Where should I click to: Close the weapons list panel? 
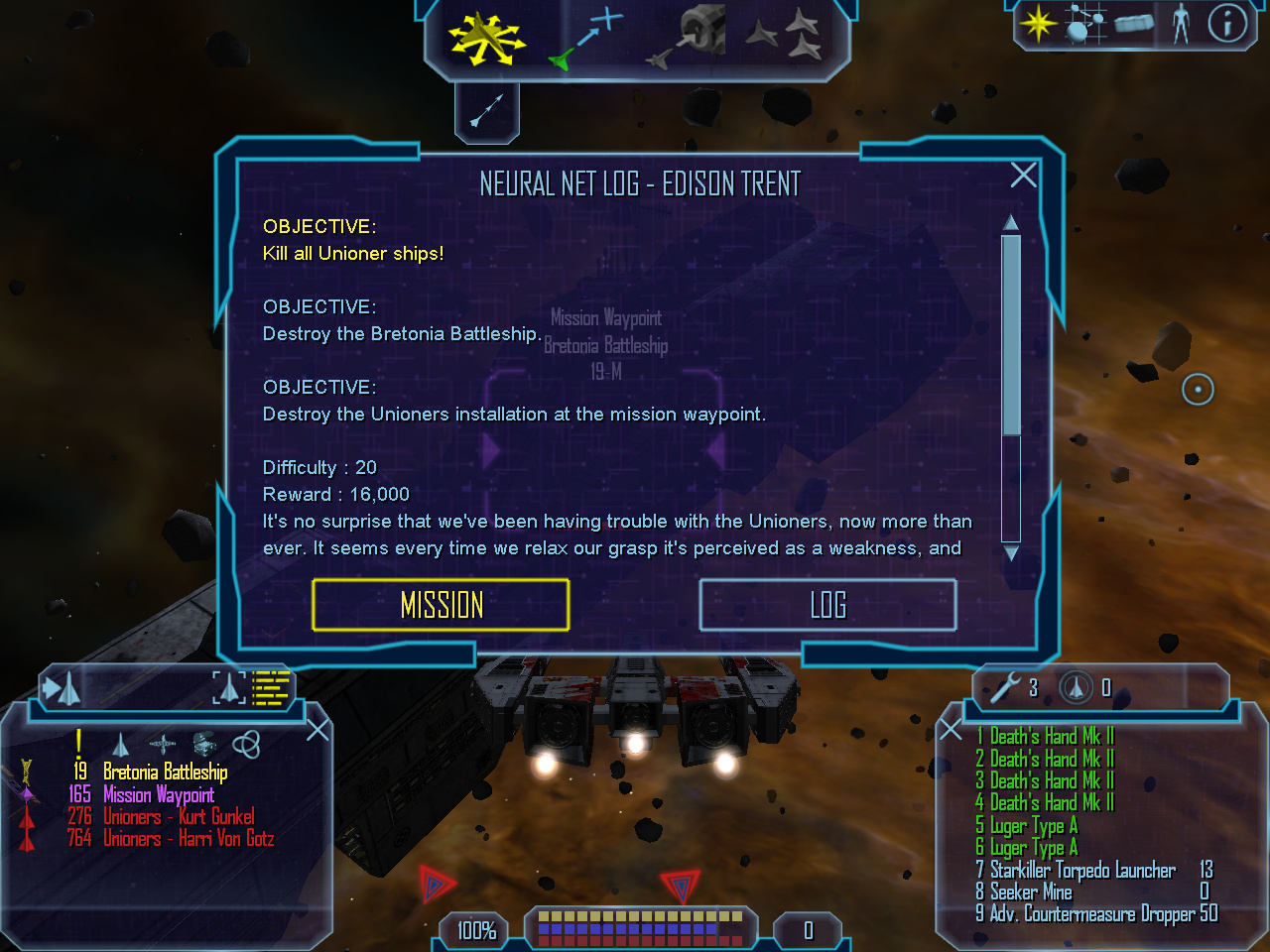click(x=951, y=731)
